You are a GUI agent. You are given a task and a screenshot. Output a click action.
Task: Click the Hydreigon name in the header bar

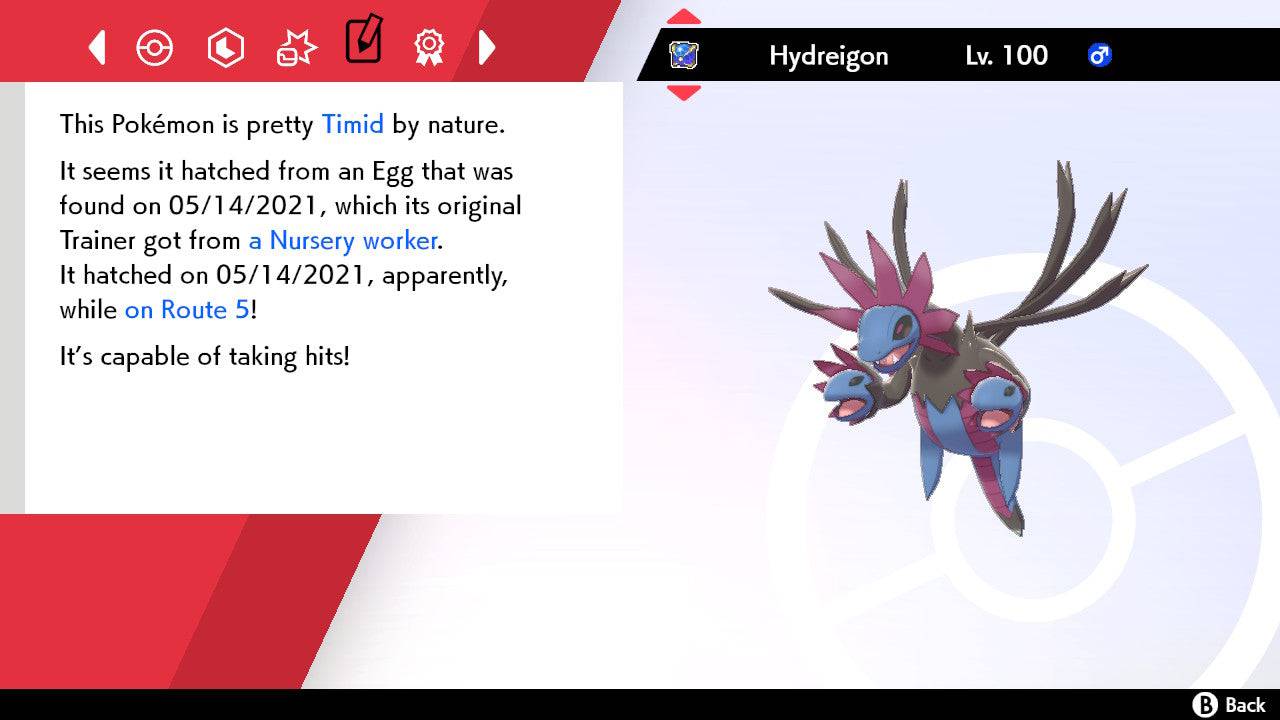click(828, 56)
